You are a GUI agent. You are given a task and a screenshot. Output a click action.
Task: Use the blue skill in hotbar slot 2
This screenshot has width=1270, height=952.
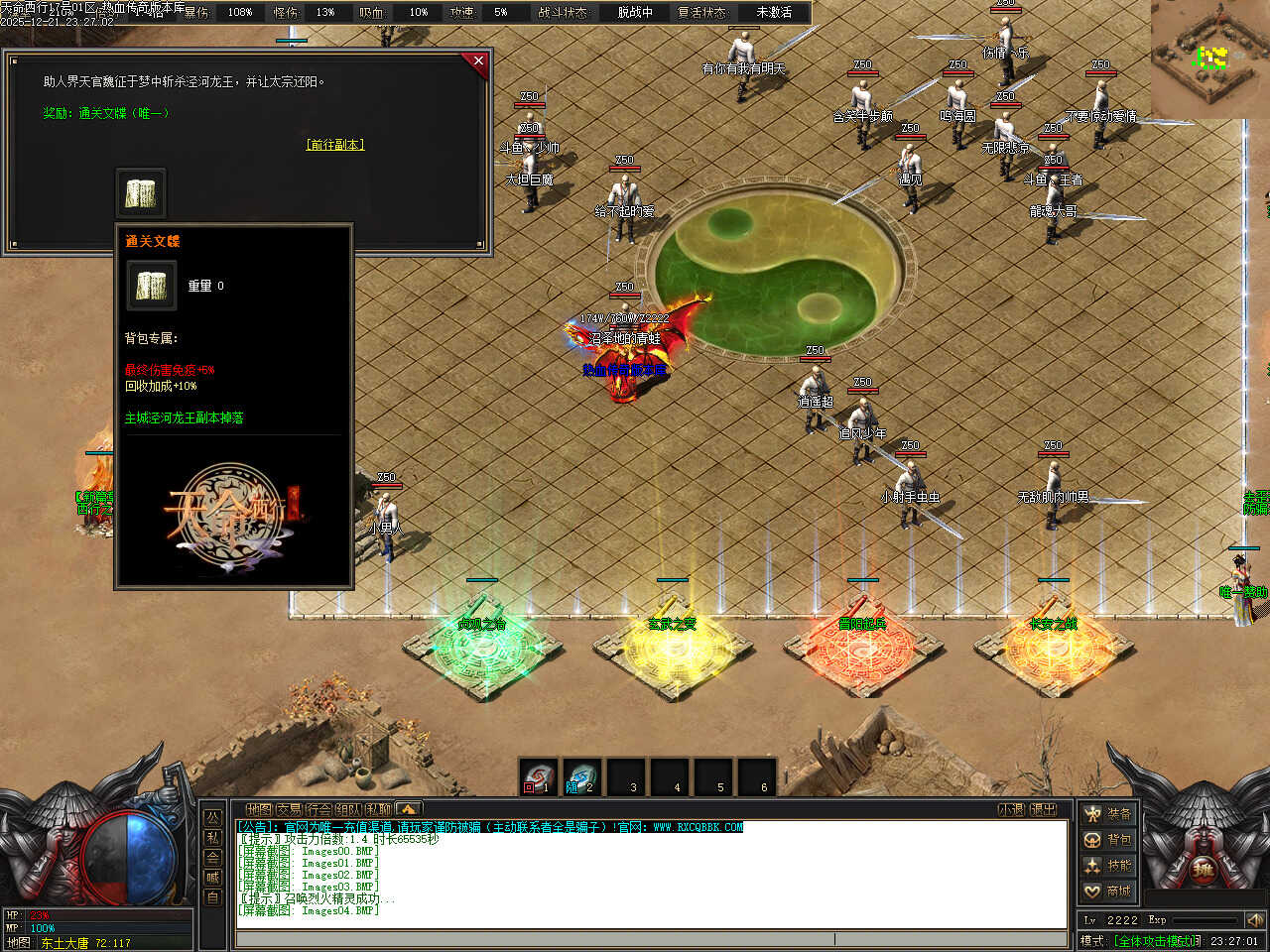coord(582,776)
